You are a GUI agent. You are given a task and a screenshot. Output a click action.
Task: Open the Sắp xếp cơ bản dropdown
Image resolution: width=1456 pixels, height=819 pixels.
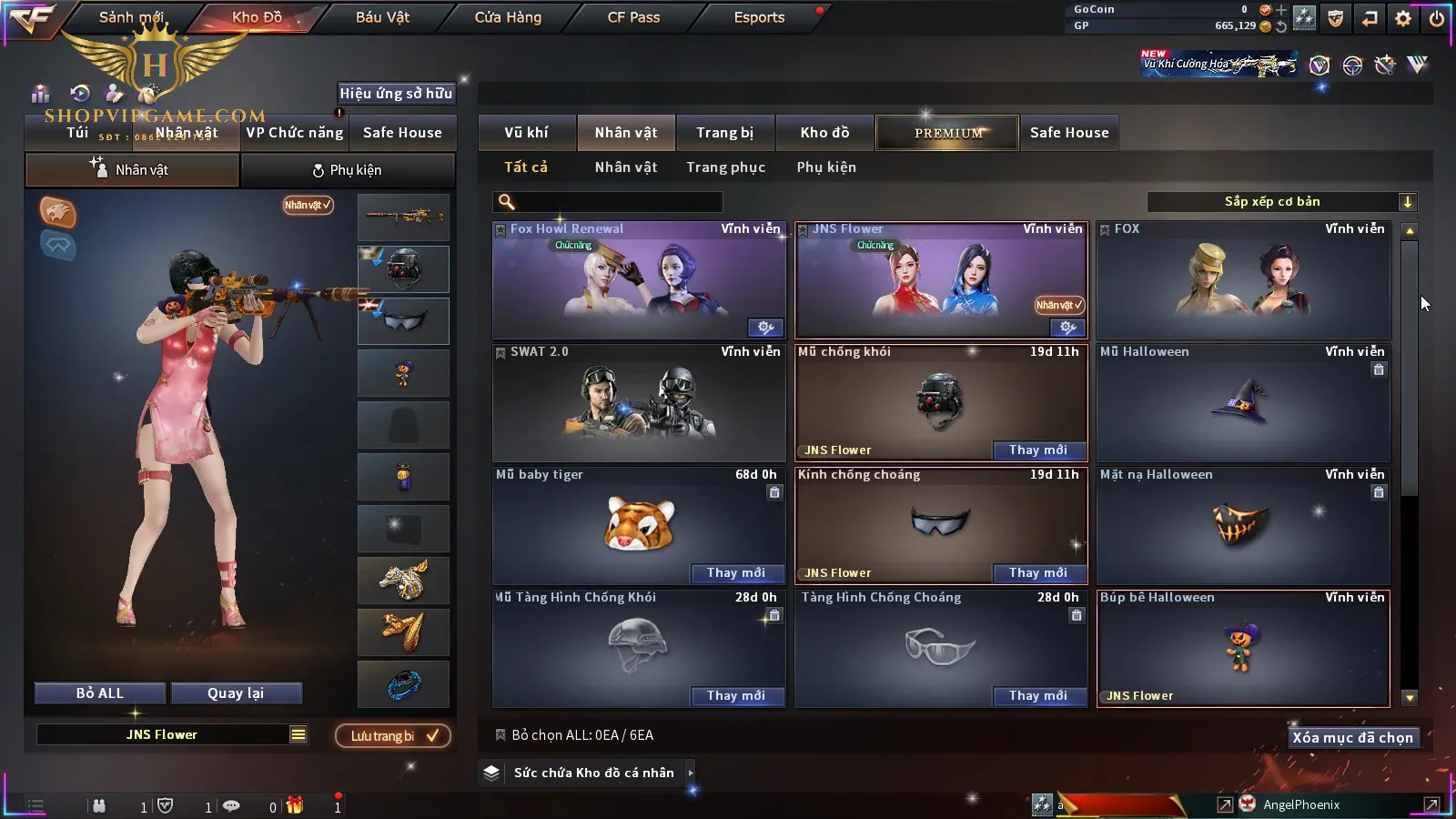1281,202
